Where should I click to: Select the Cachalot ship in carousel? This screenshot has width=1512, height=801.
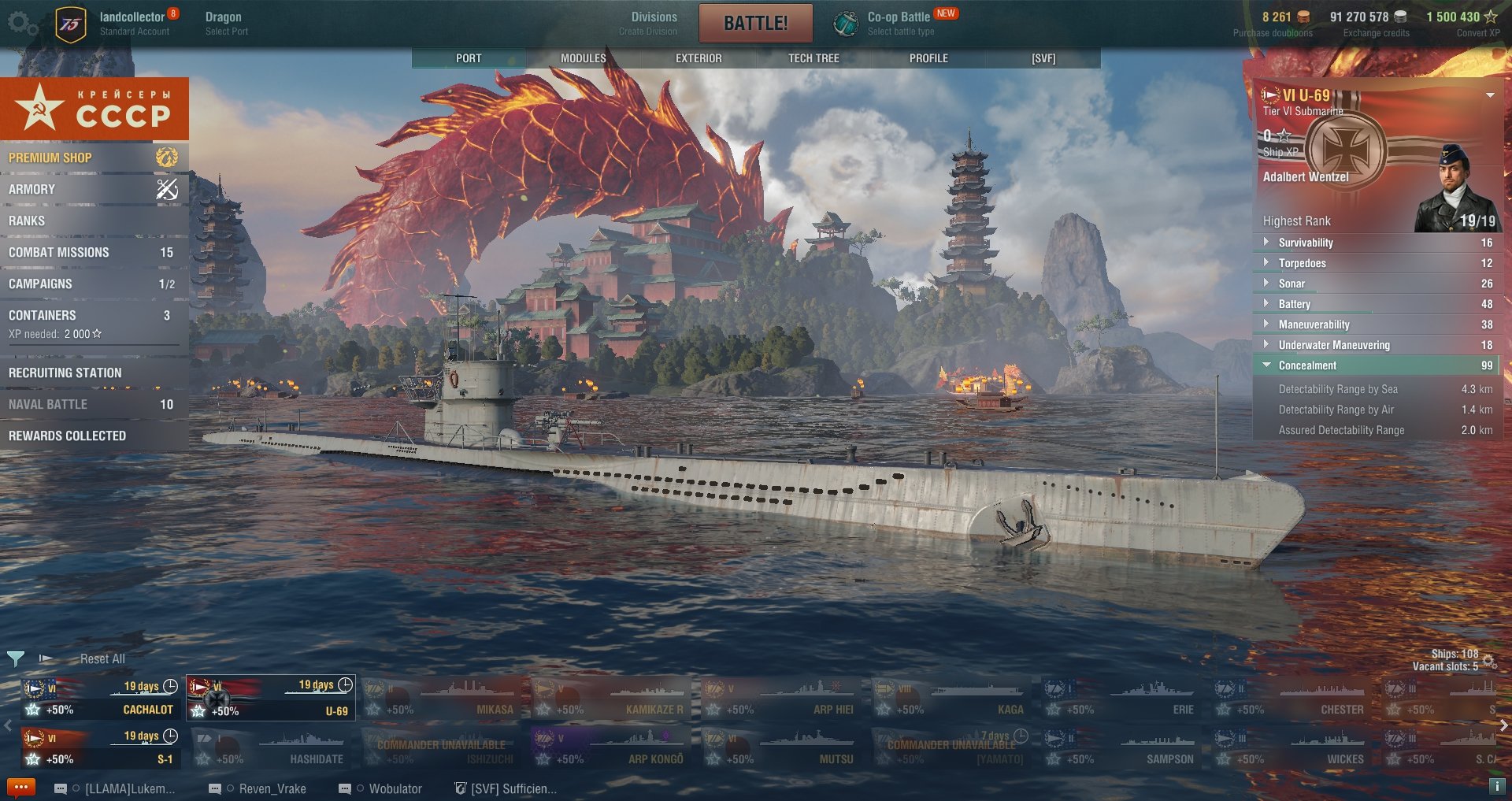[x=100, y=699]
